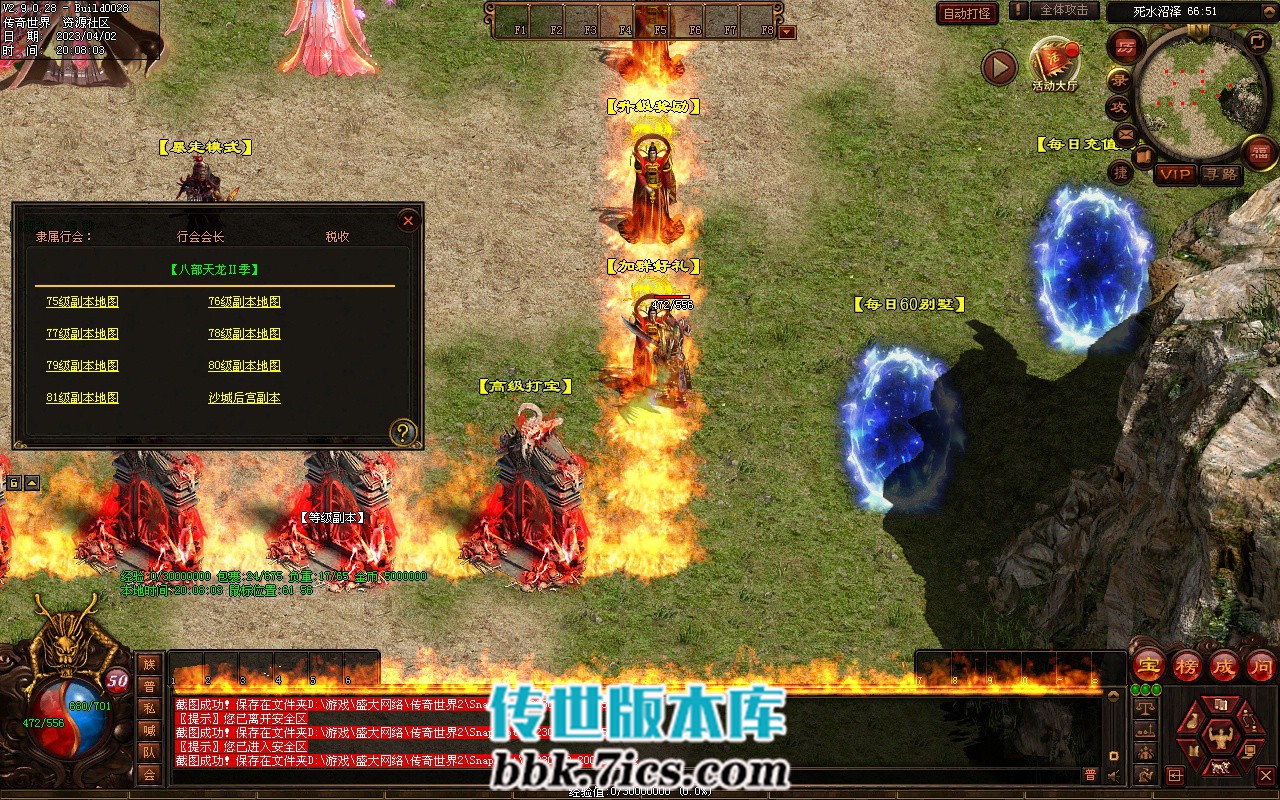Open the 宝 treasure shop orb
The height and width of the screenshot is (800, 1280).
coord(1148,665)
